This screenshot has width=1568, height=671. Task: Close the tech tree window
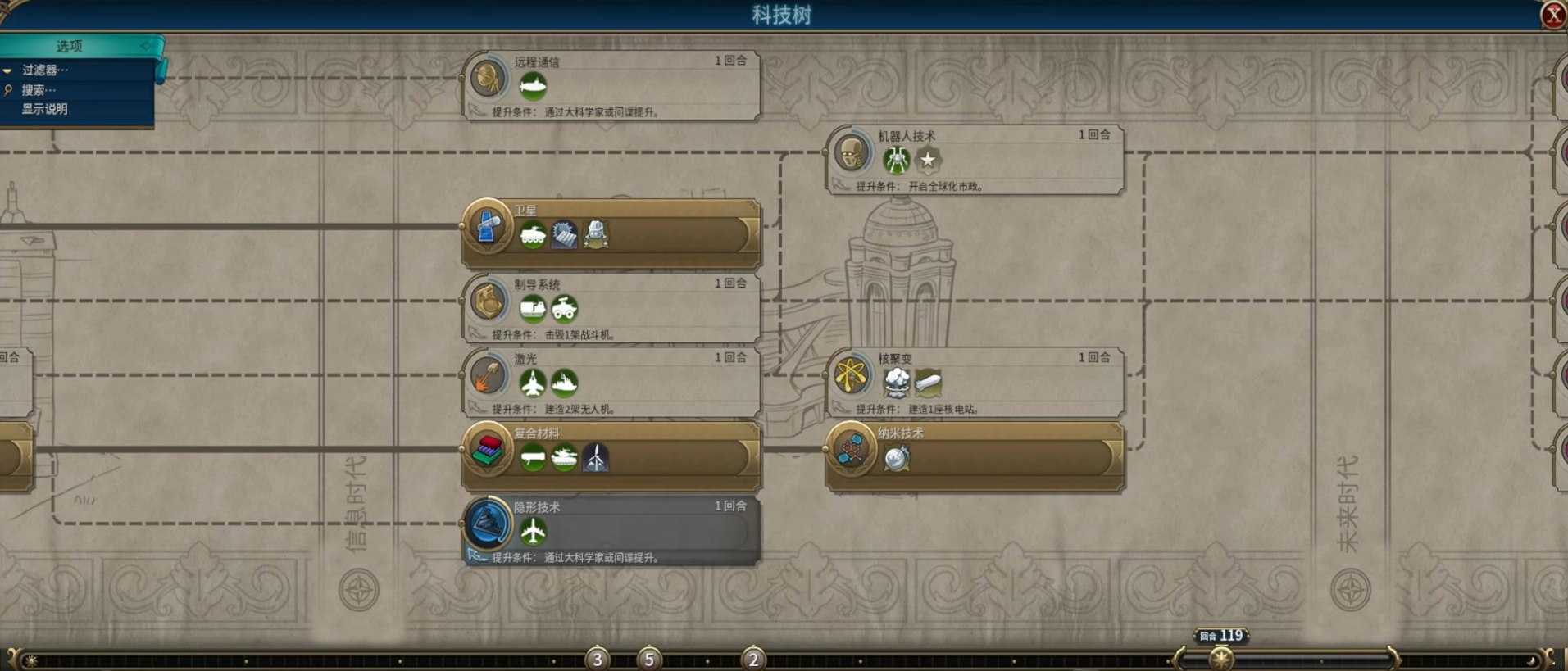click(1552, 16)
